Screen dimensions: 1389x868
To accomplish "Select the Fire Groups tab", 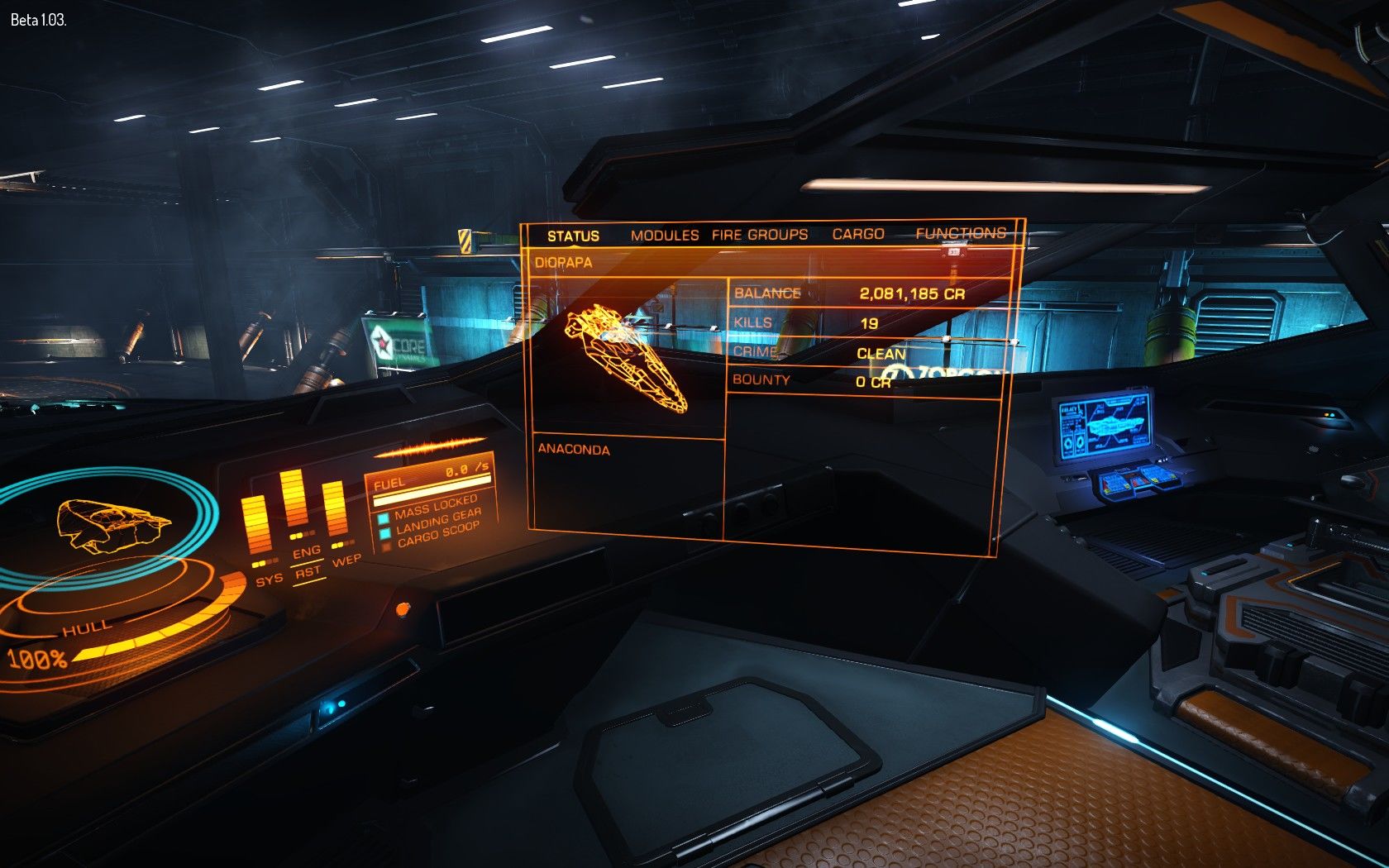I will 760,235.
